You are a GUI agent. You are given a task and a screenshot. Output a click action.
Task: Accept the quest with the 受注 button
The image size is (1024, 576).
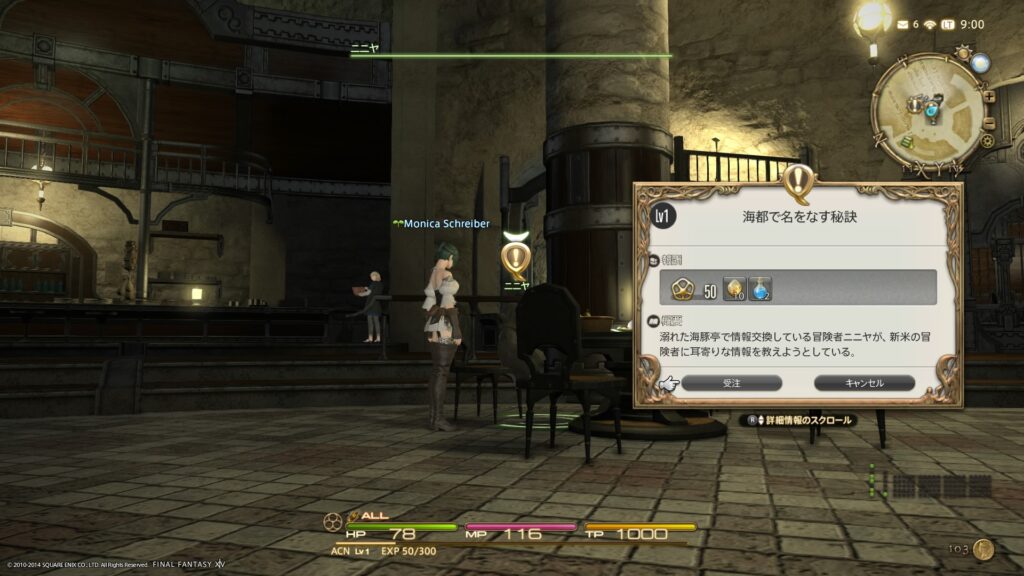(731, 383)
